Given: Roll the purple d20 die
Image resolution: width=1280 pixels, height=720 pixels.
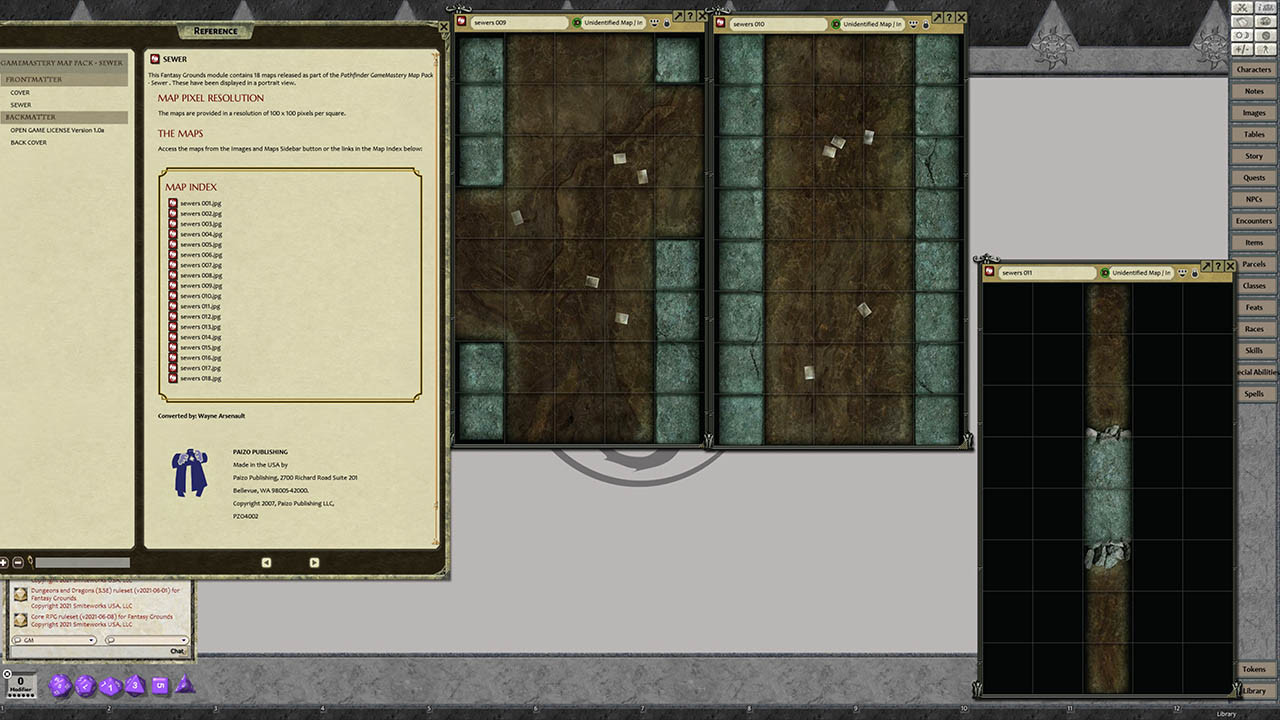Looking at the screenshot, I should click(62, 686).
